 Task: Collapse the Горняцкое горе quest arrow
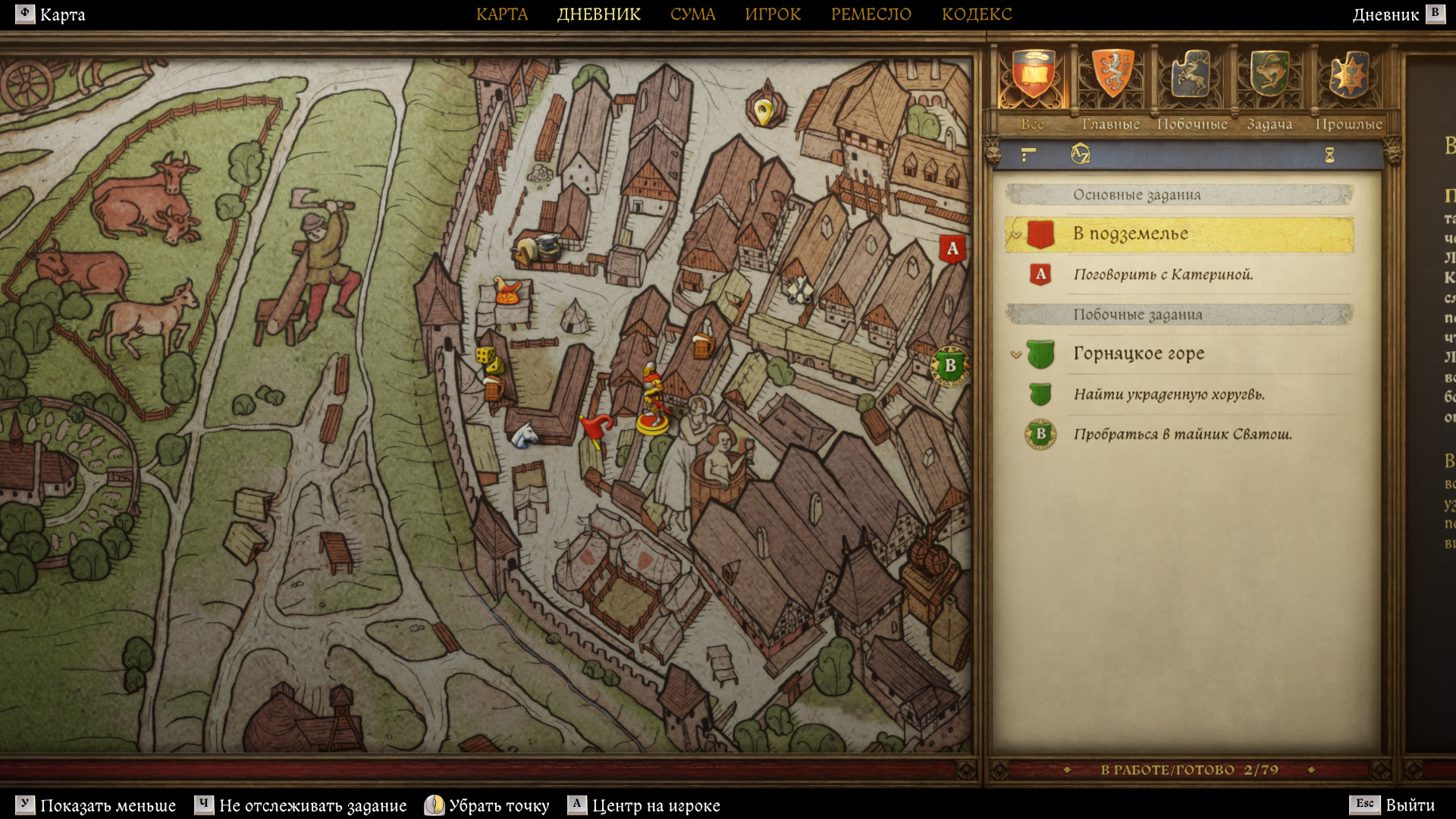tap(1016, 354)
